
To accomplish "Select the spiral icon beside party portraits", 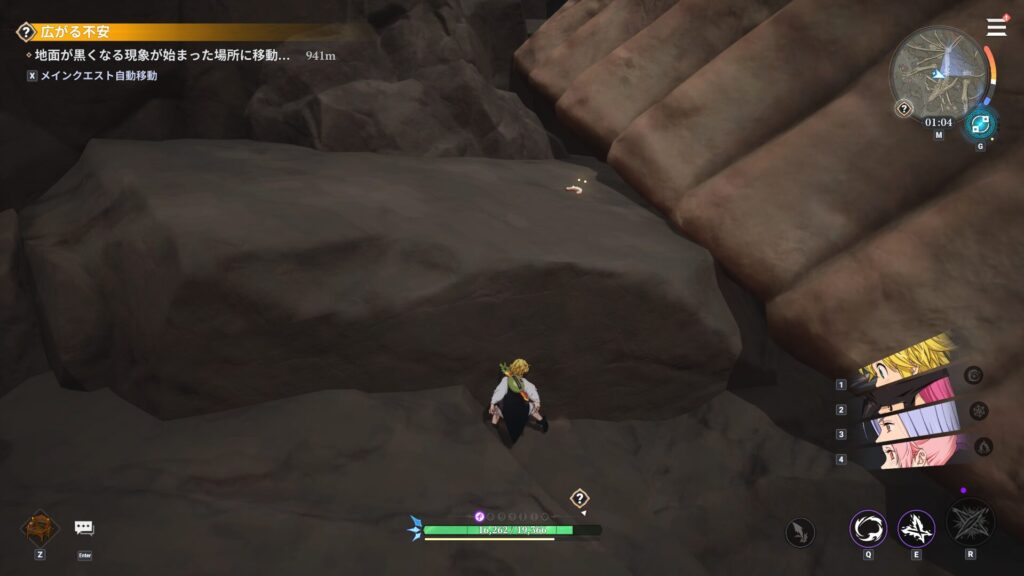I will click(x=974, y=375).
